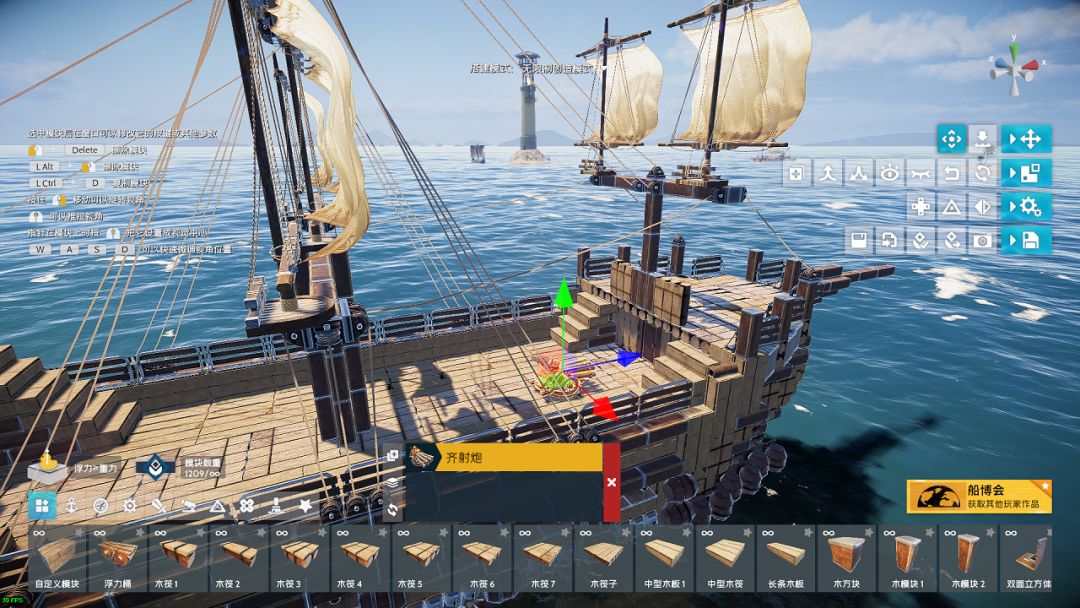
Task: Expand the move tools group with arrows icon
Action: (1027, 139)
